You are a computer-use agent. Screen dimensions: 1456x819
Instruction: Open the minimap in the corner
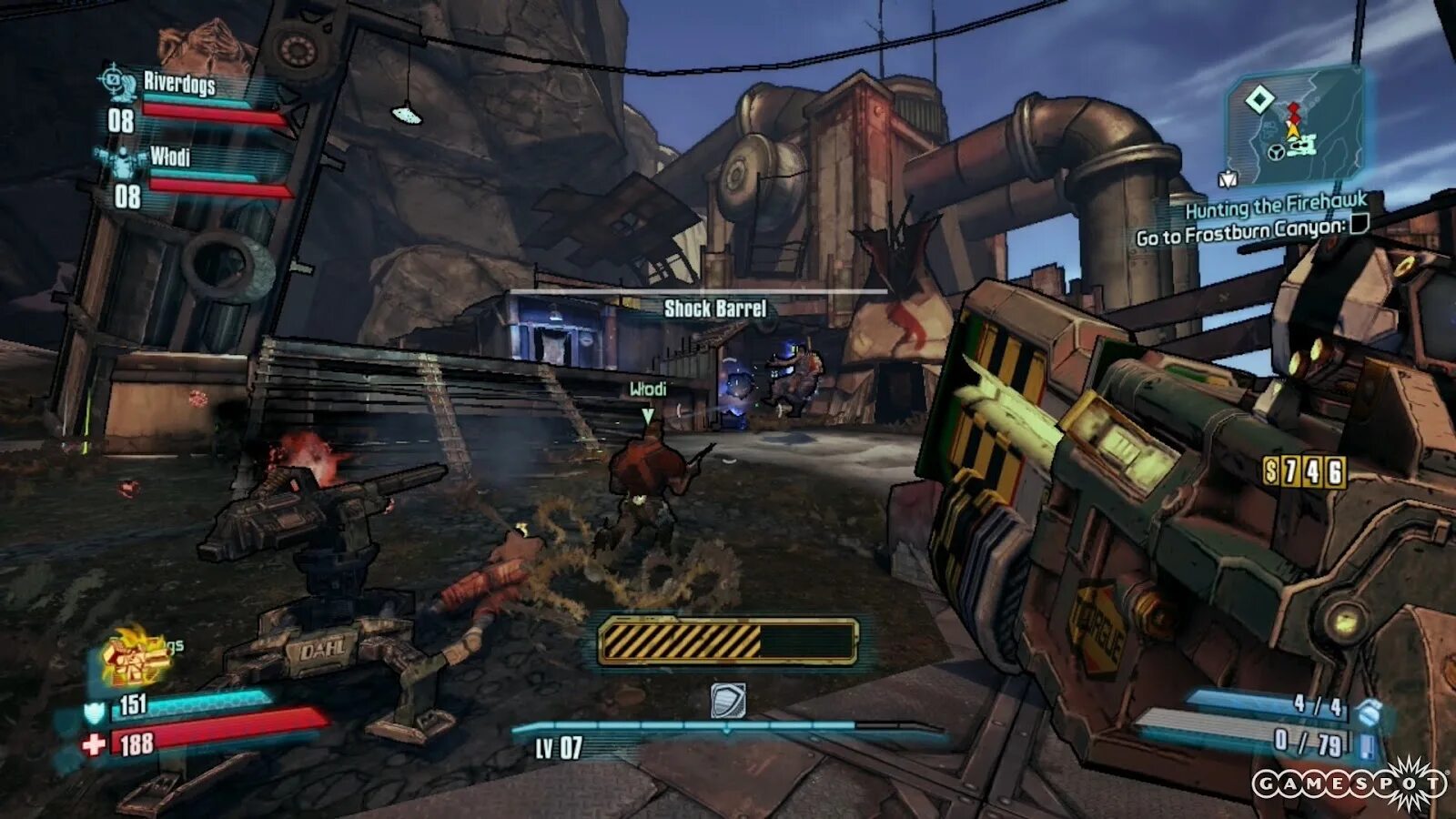coord(1294,125)
